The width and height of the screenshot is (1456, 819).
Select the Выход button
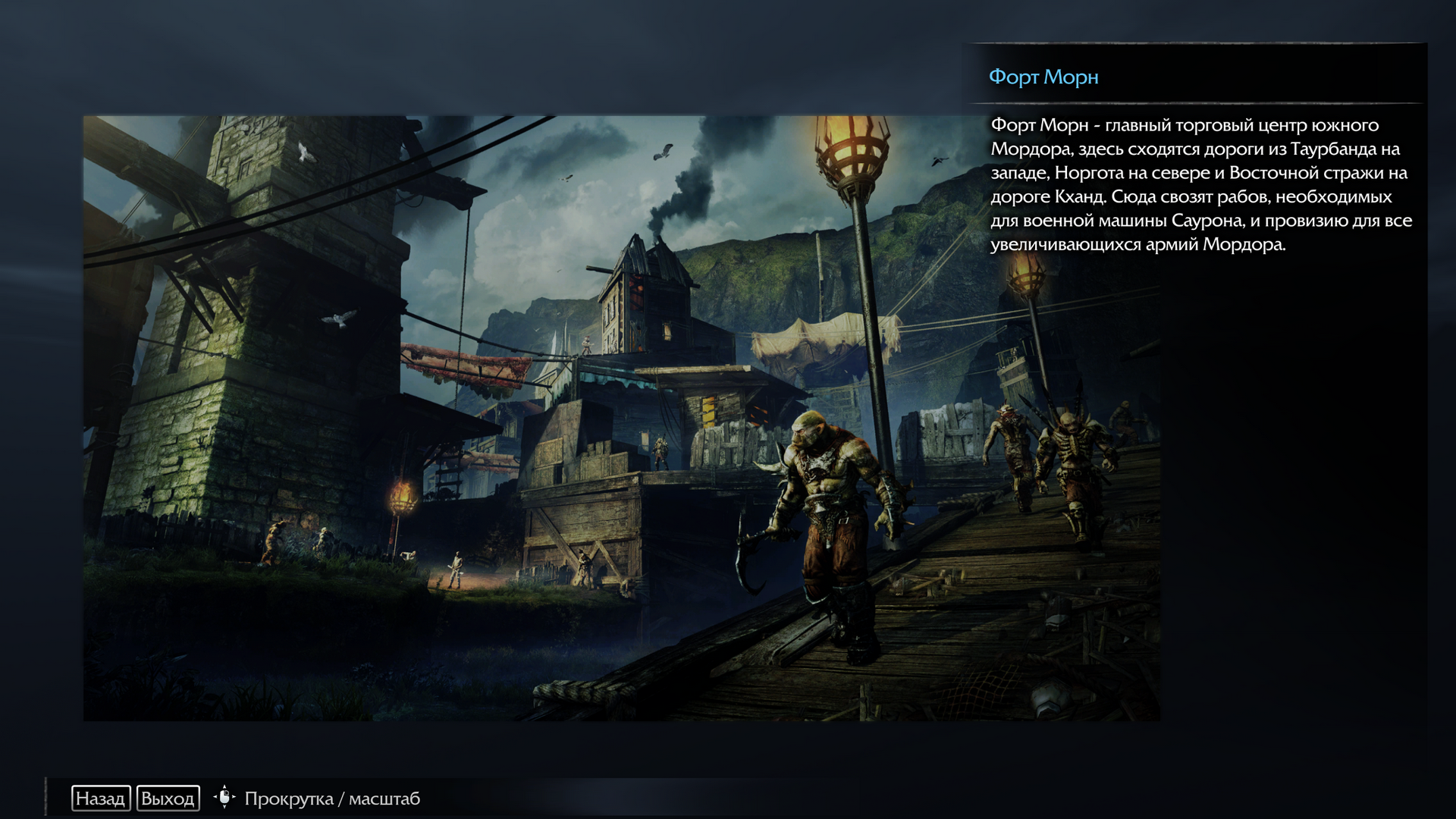tap(168, 799)
